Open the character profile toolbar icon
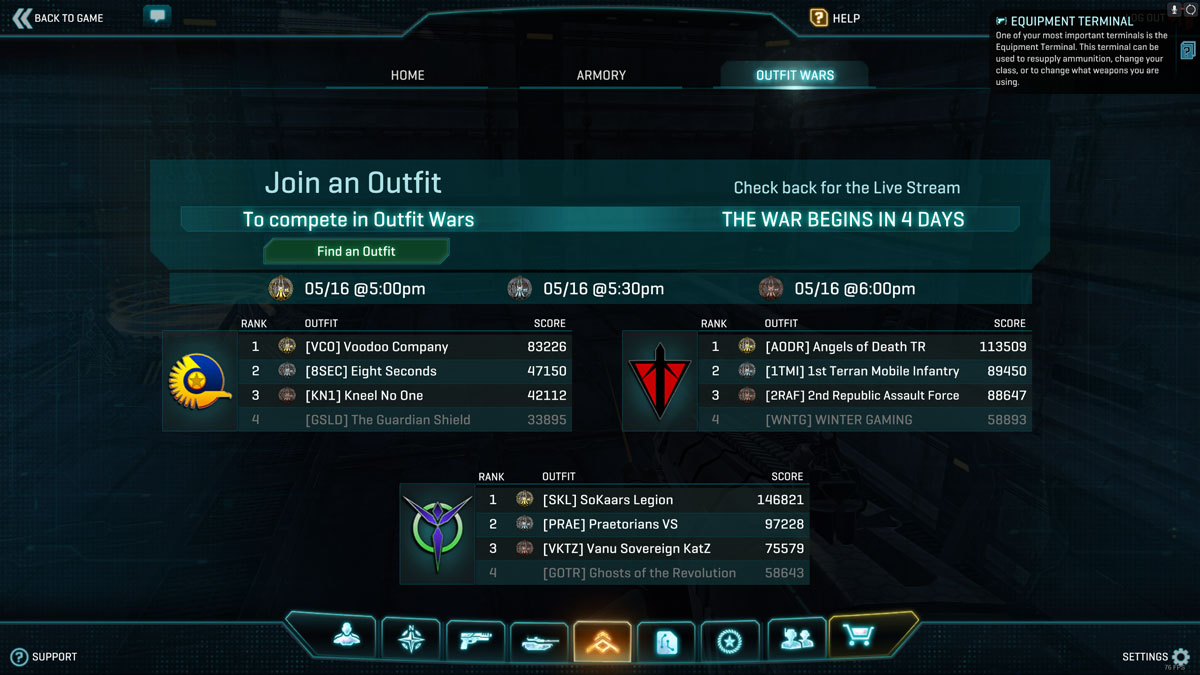The width and height of the screenshot is (1200, 675). [x=347, y=640]
